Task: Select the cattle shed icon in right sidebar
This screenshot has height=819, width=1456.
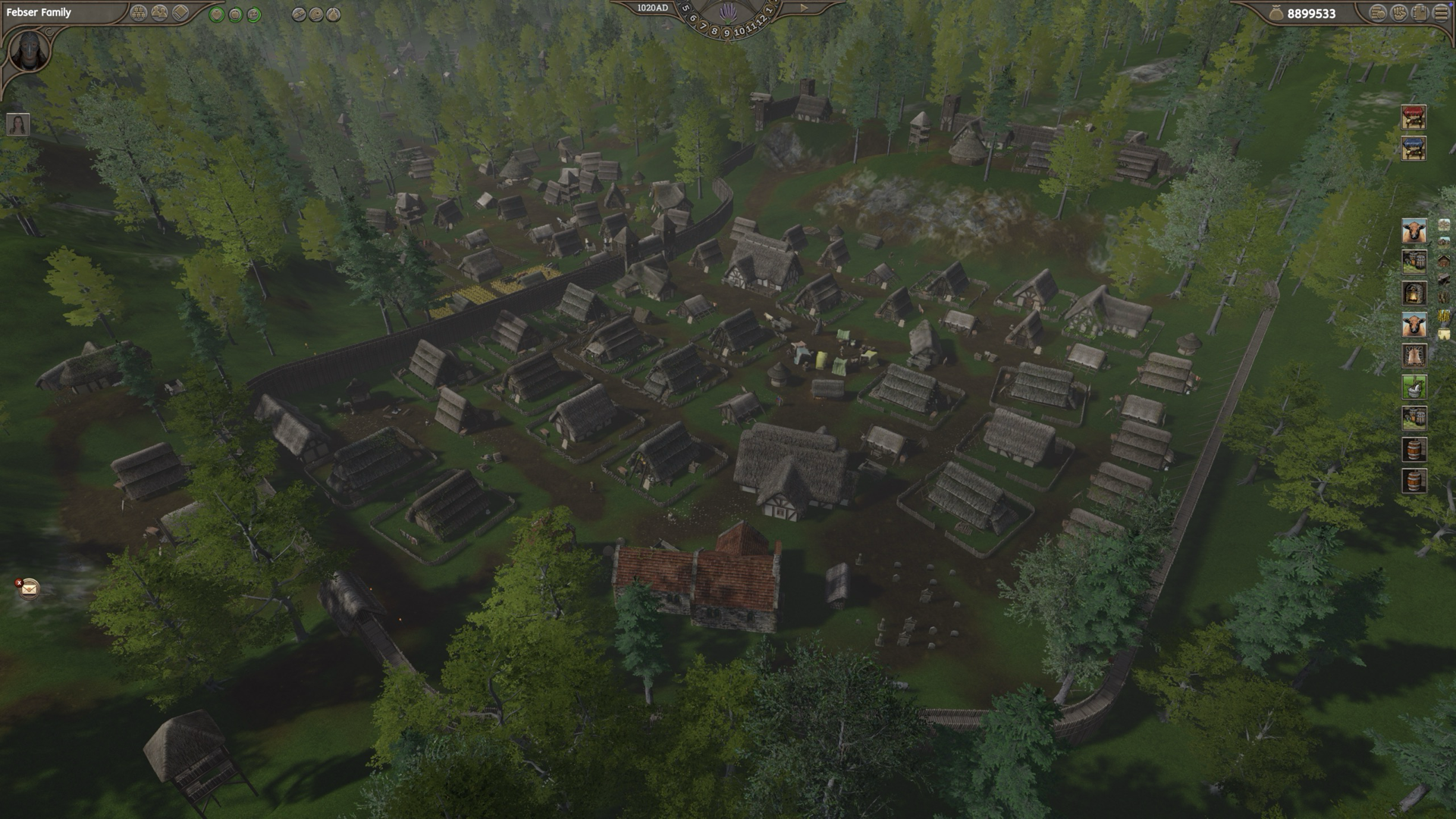Action: [x=1413, y=230]
